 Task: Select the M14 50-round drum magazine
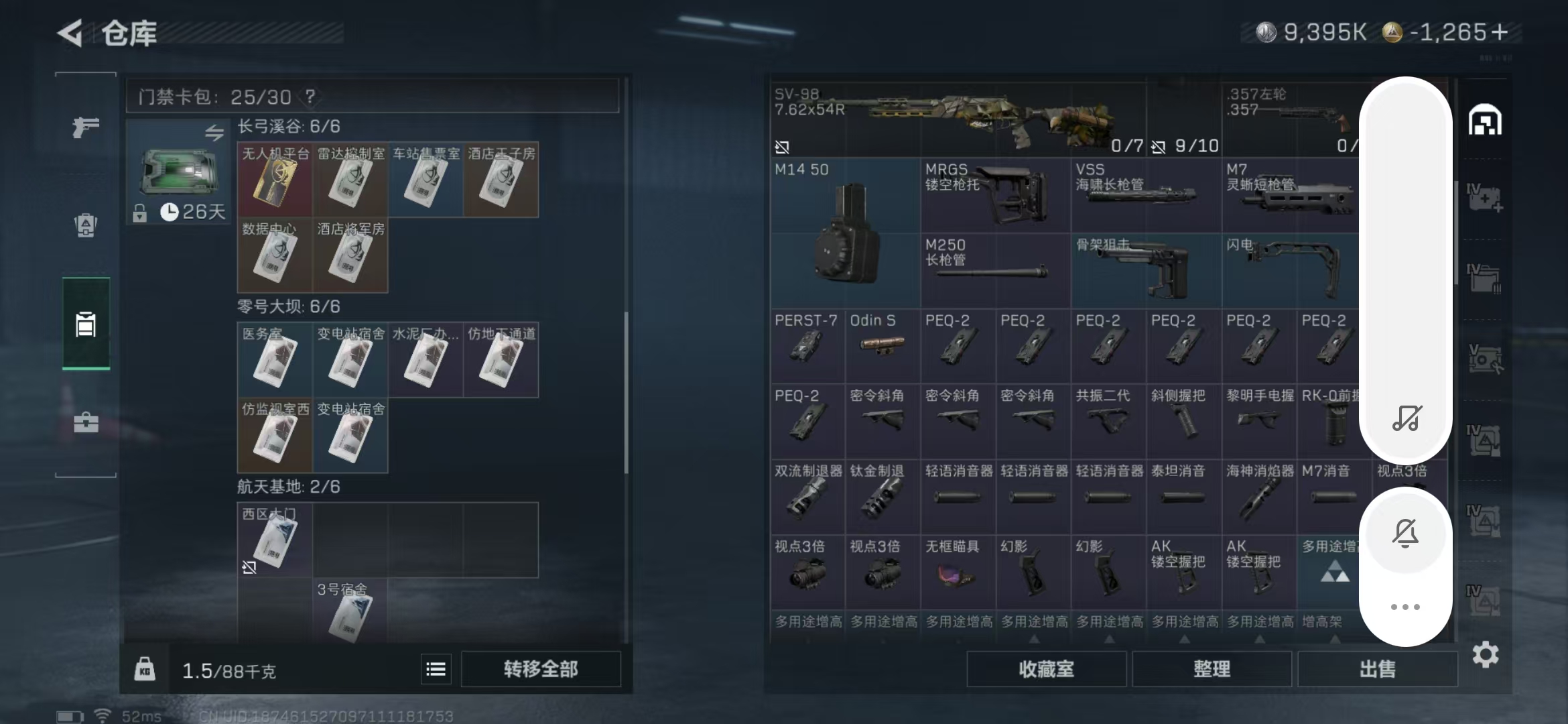click(x=846, y=233)
